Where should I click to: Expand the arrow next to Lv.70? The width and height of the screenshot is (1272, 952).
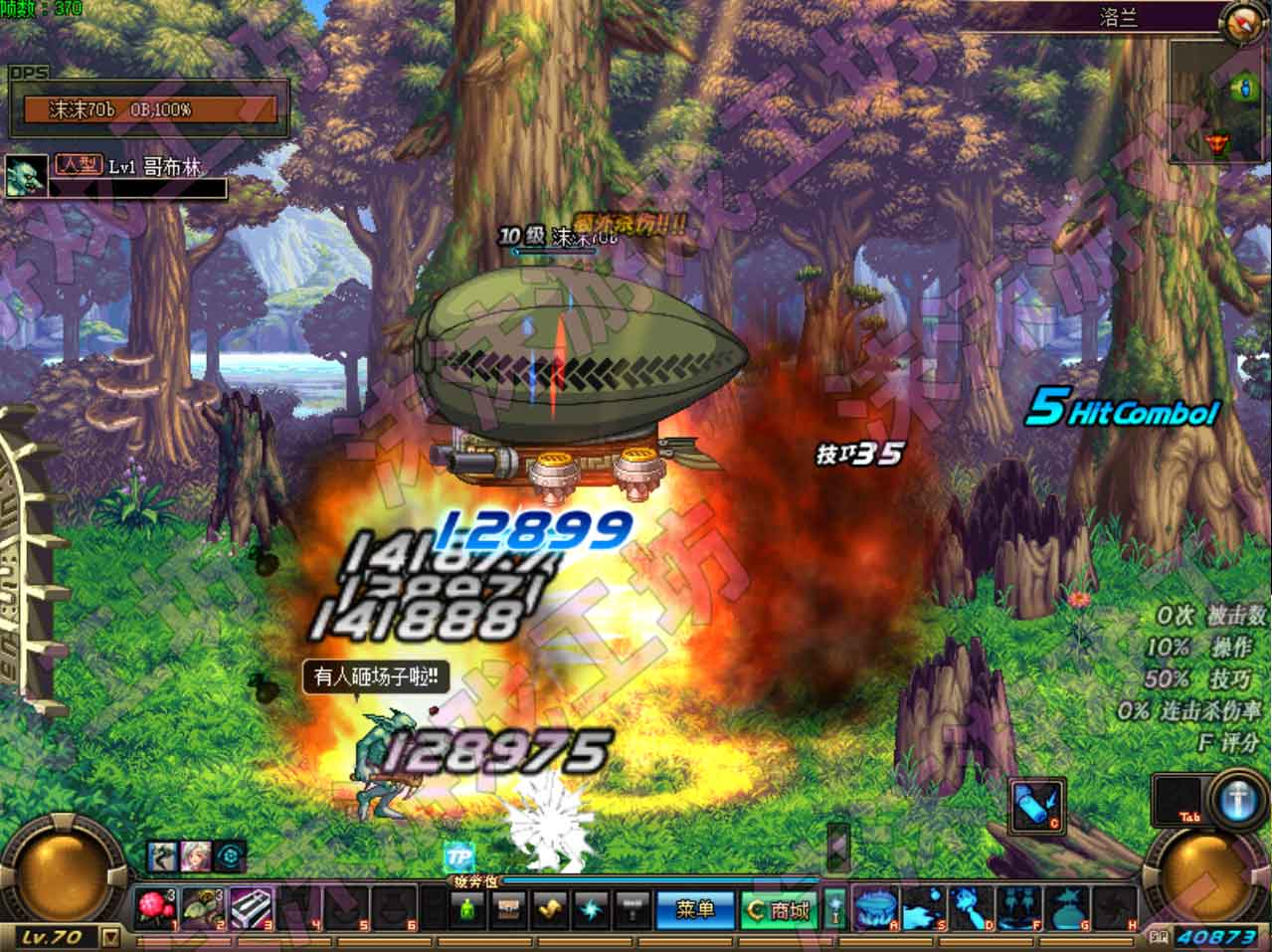pyautogui.click(x=111, y=937)
